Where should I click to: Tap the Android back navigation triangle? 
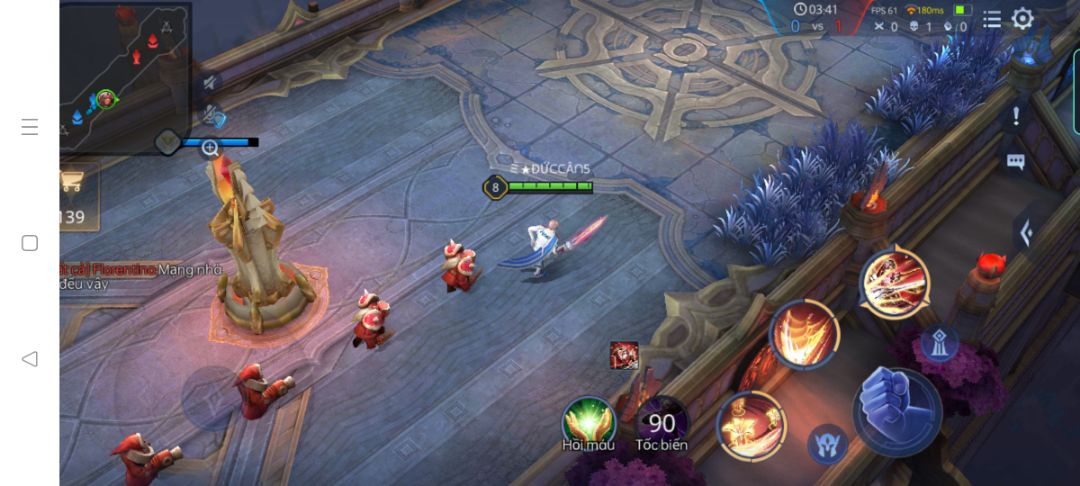click(x=30, y=359)
